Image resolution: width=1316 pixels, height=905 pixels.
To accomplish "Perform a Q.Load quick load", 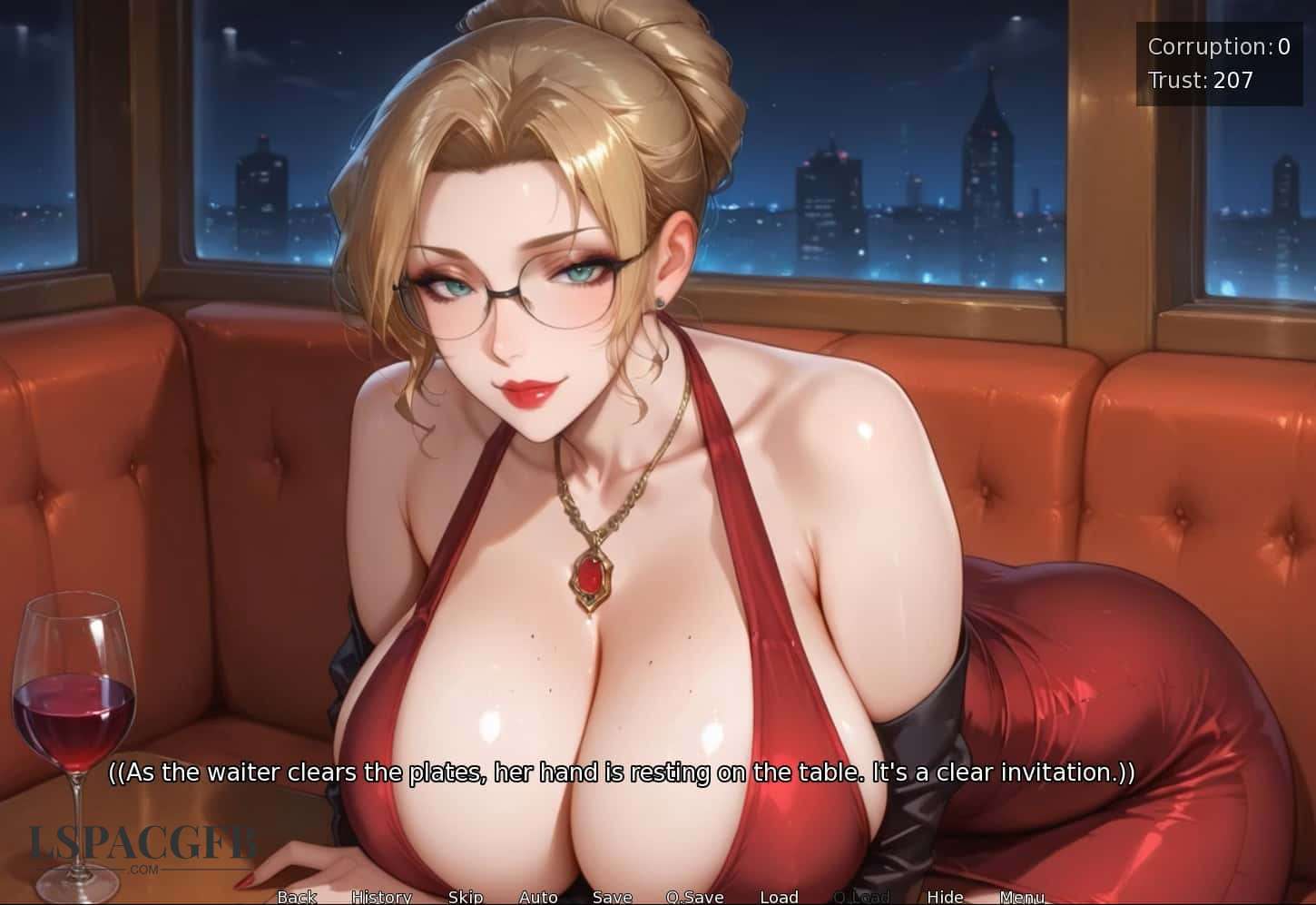I will [x=861, y=897].
